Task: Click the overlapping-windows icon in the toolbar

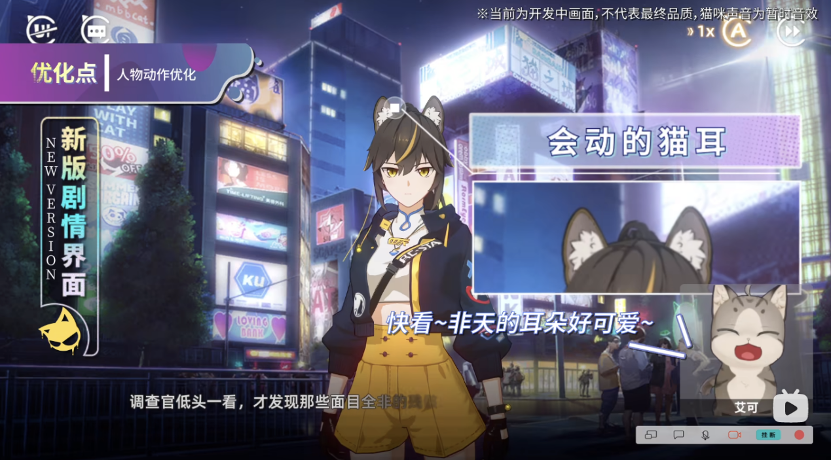Action: point(650,435)
